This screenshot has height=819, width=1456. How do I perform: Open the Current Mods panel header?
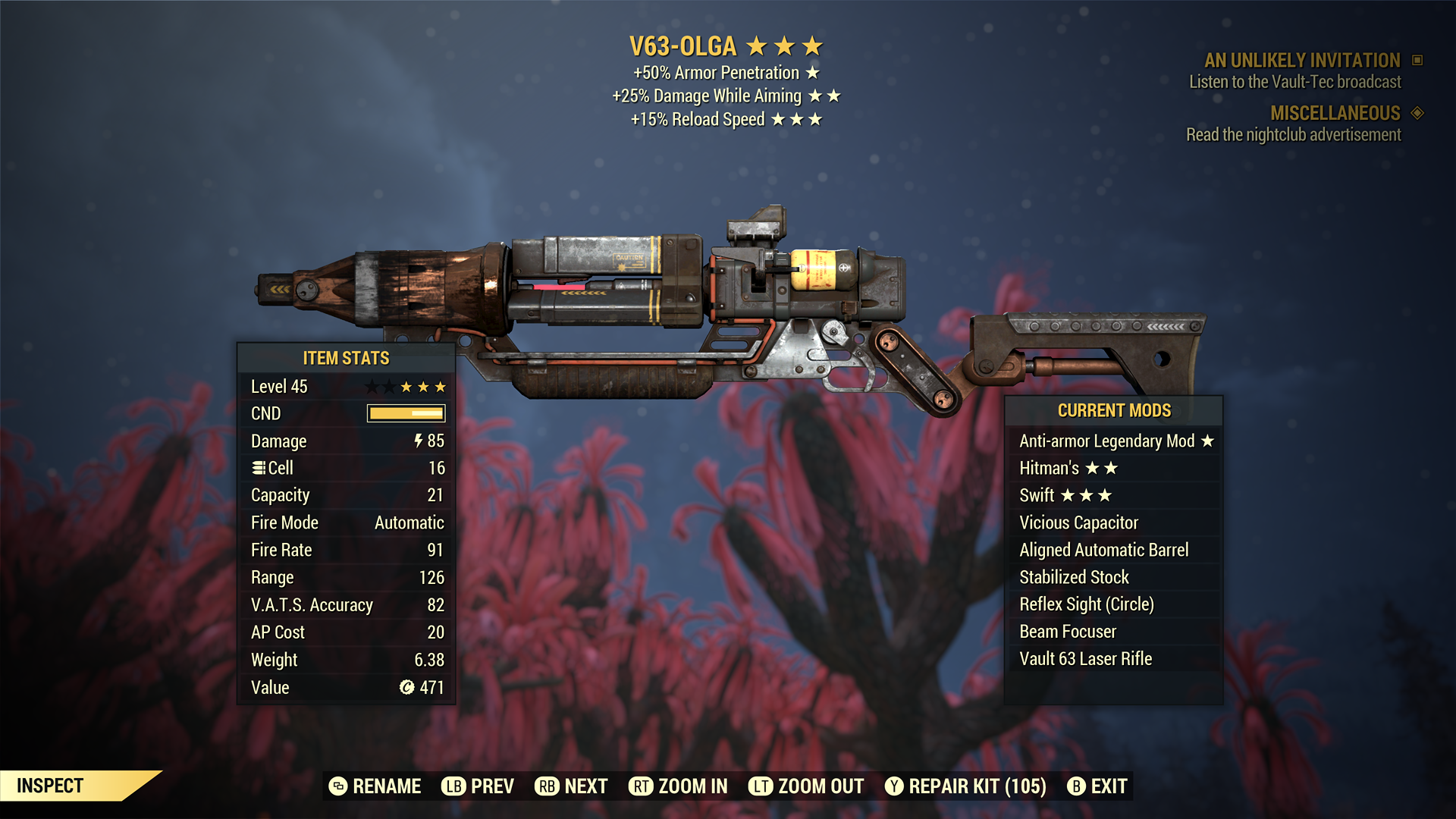[x=1113, y=411]
